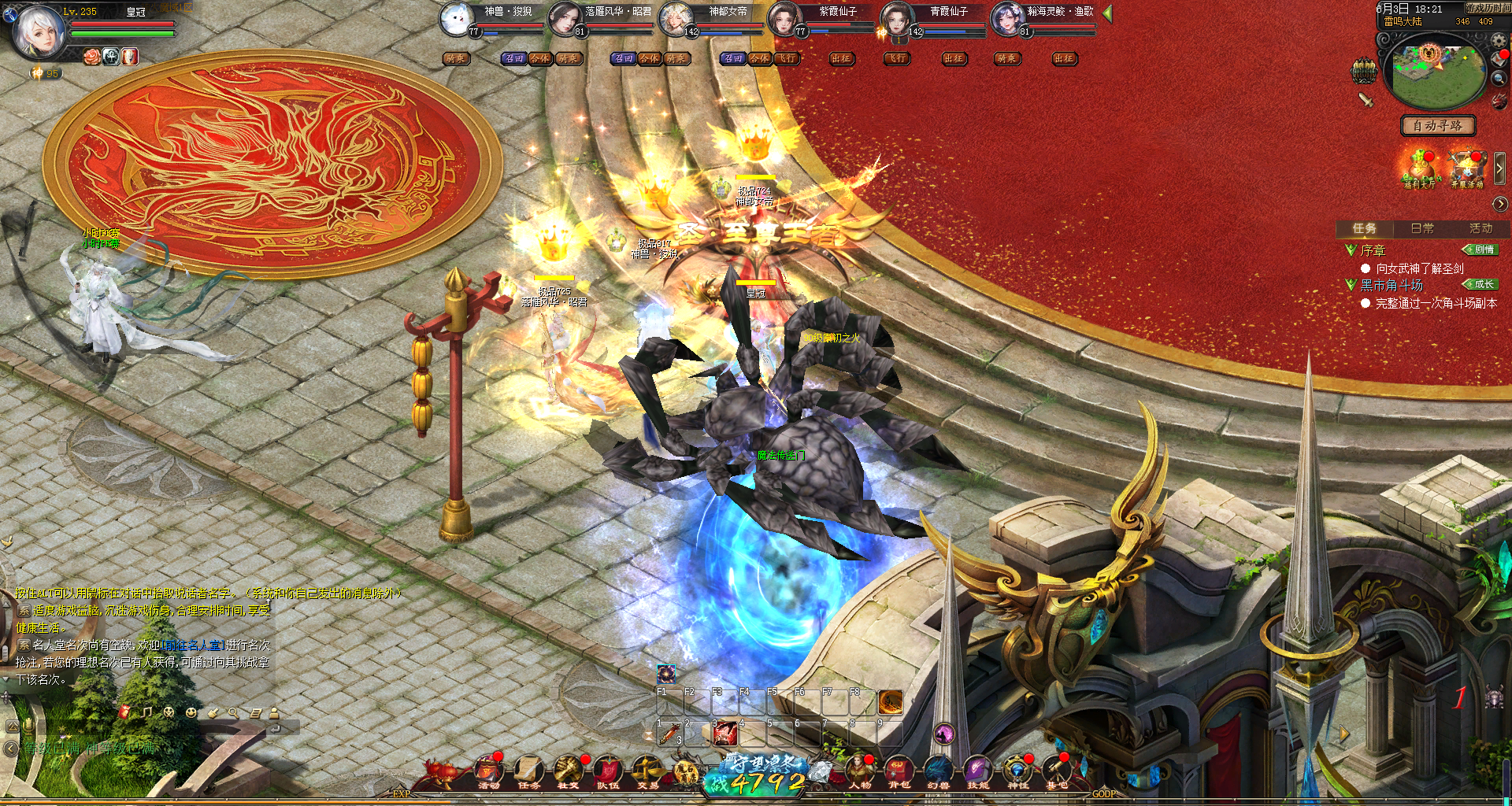The width and height of the screenshot is (1512, 806).
Task: Open settings via the gear icon near minimap
Action: (x=1499, y=39)
